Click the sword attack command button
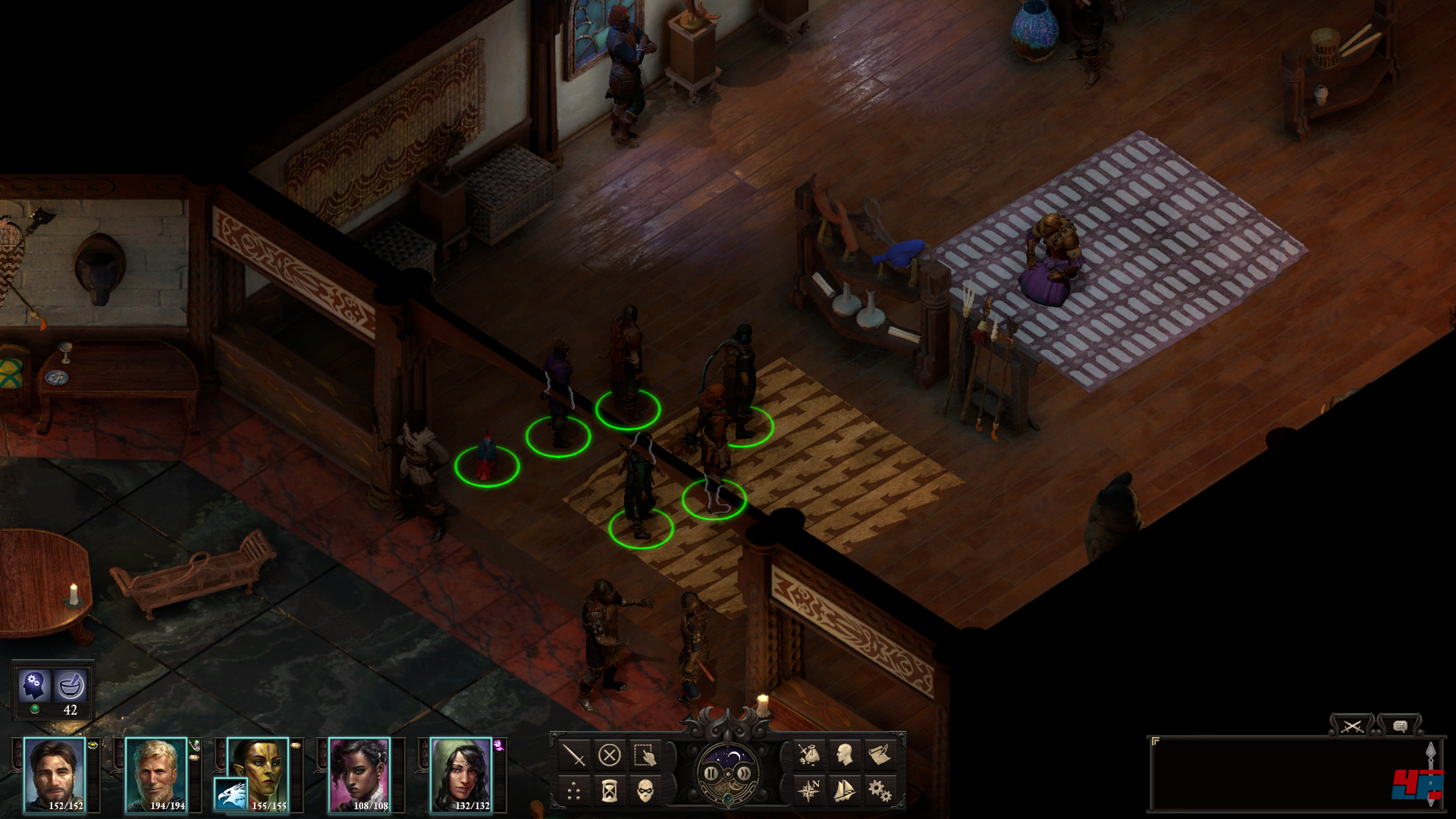The image size is (1456, 819). pyautogui.click(x=574, y=755)
